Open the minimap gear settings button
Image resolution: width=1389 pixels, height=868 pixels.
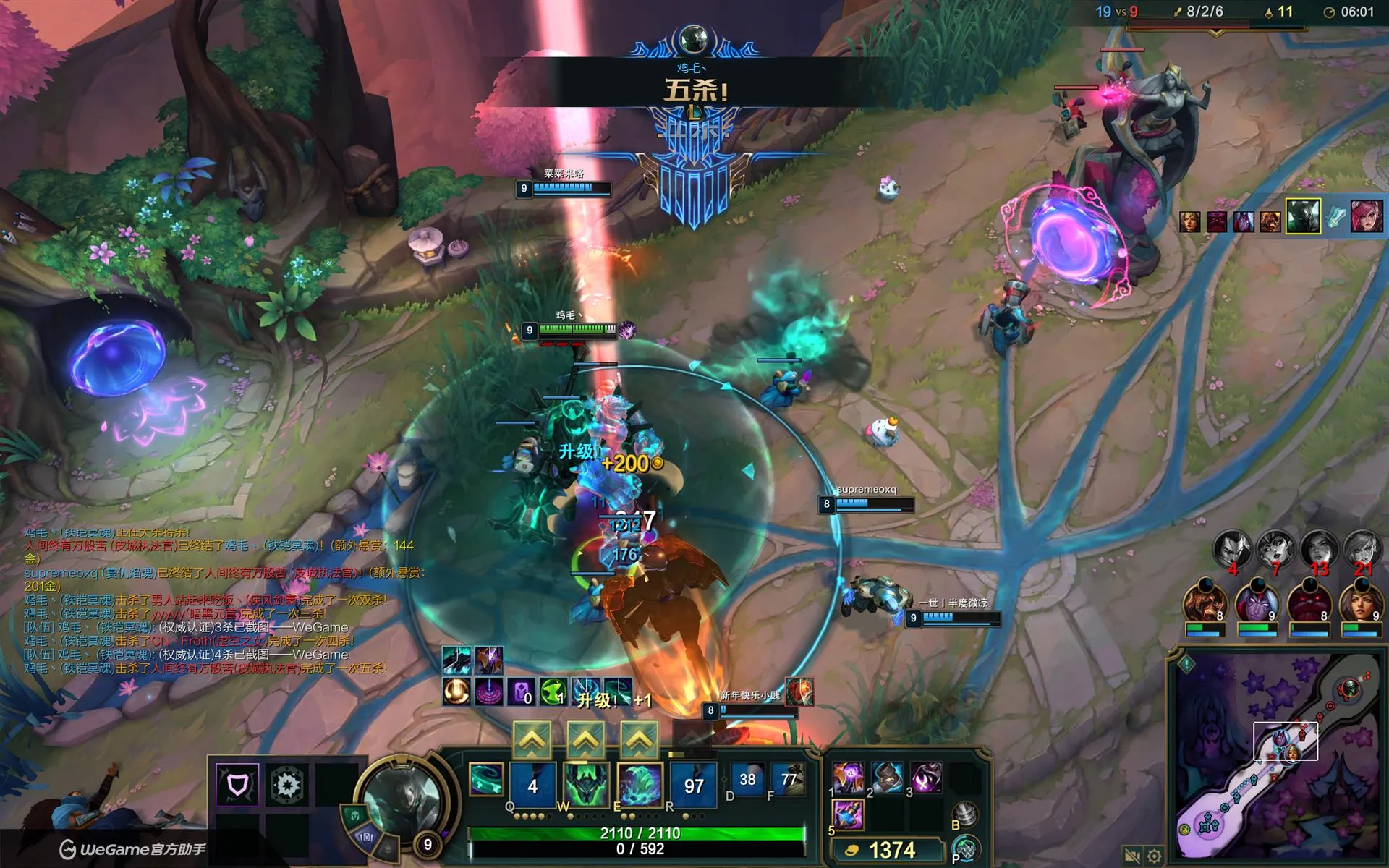pos(1155,856)
